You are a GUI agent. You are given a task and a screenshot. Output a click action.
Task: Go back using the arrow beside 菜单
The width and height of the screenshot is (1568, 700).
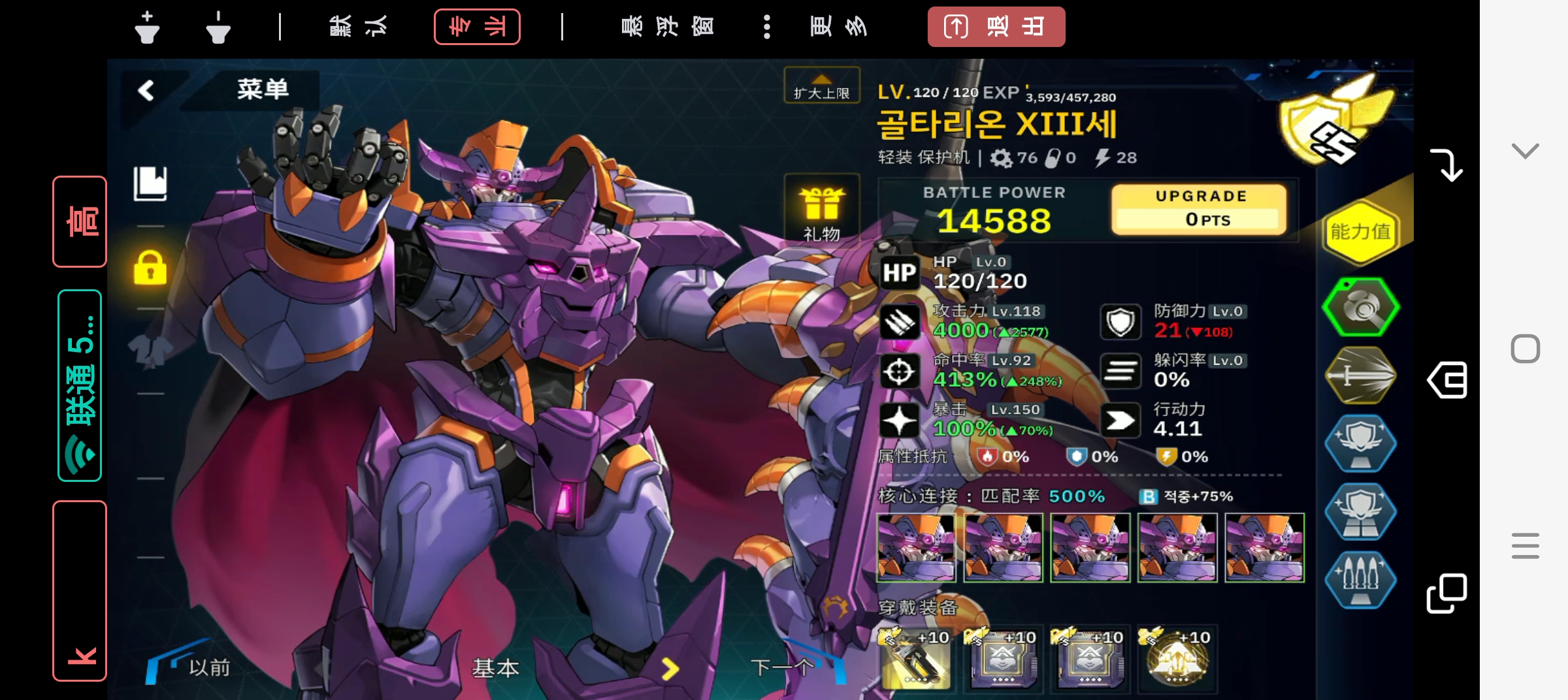pos(146,90)
